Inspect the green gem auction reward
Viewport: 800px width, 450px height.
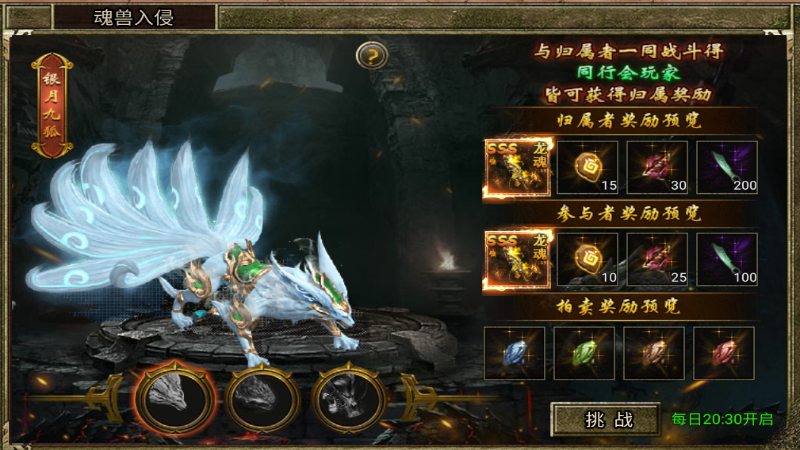[584, 353]
